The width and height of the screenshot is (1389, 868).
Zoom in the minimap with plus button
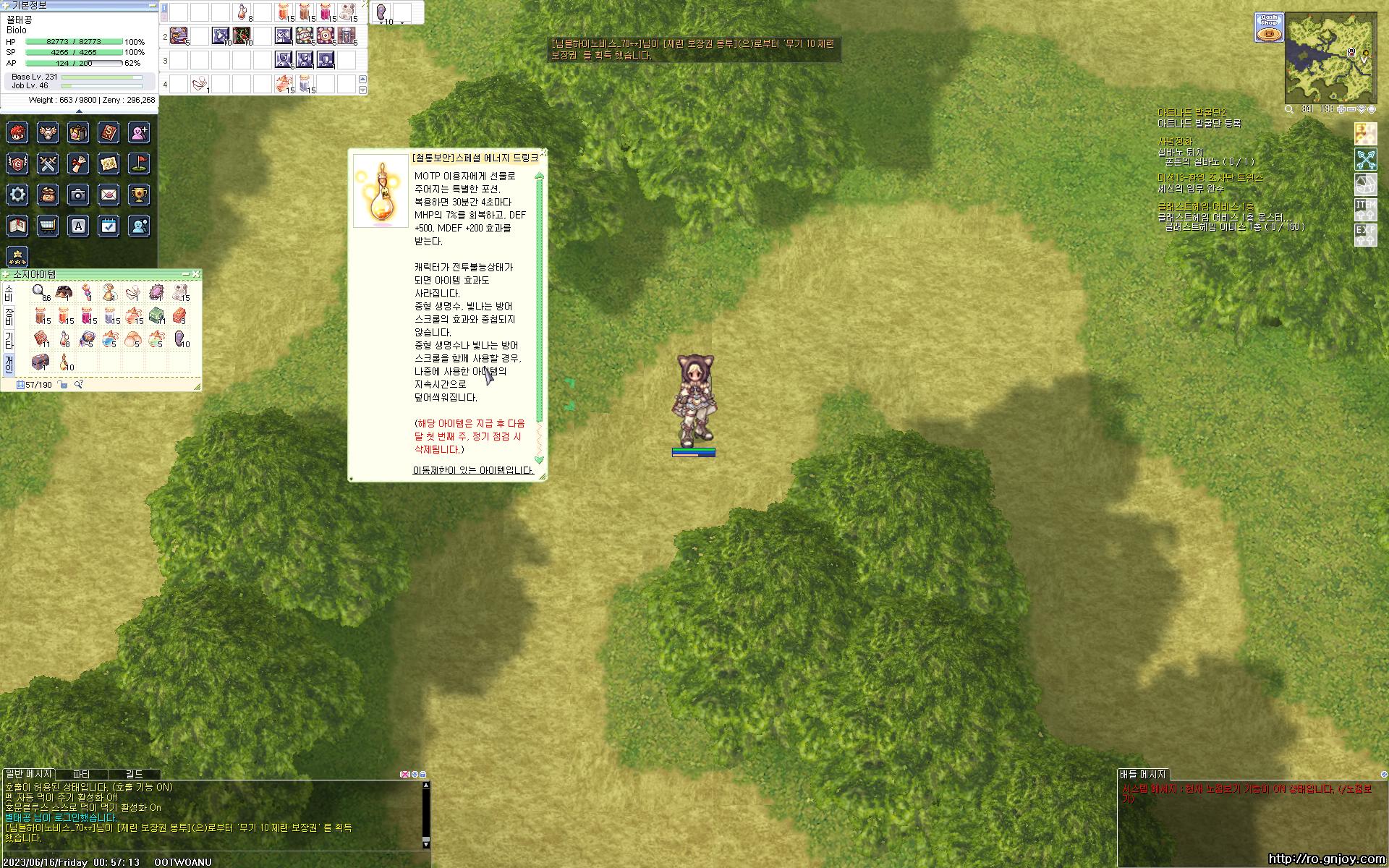[x=1341, y=109]
